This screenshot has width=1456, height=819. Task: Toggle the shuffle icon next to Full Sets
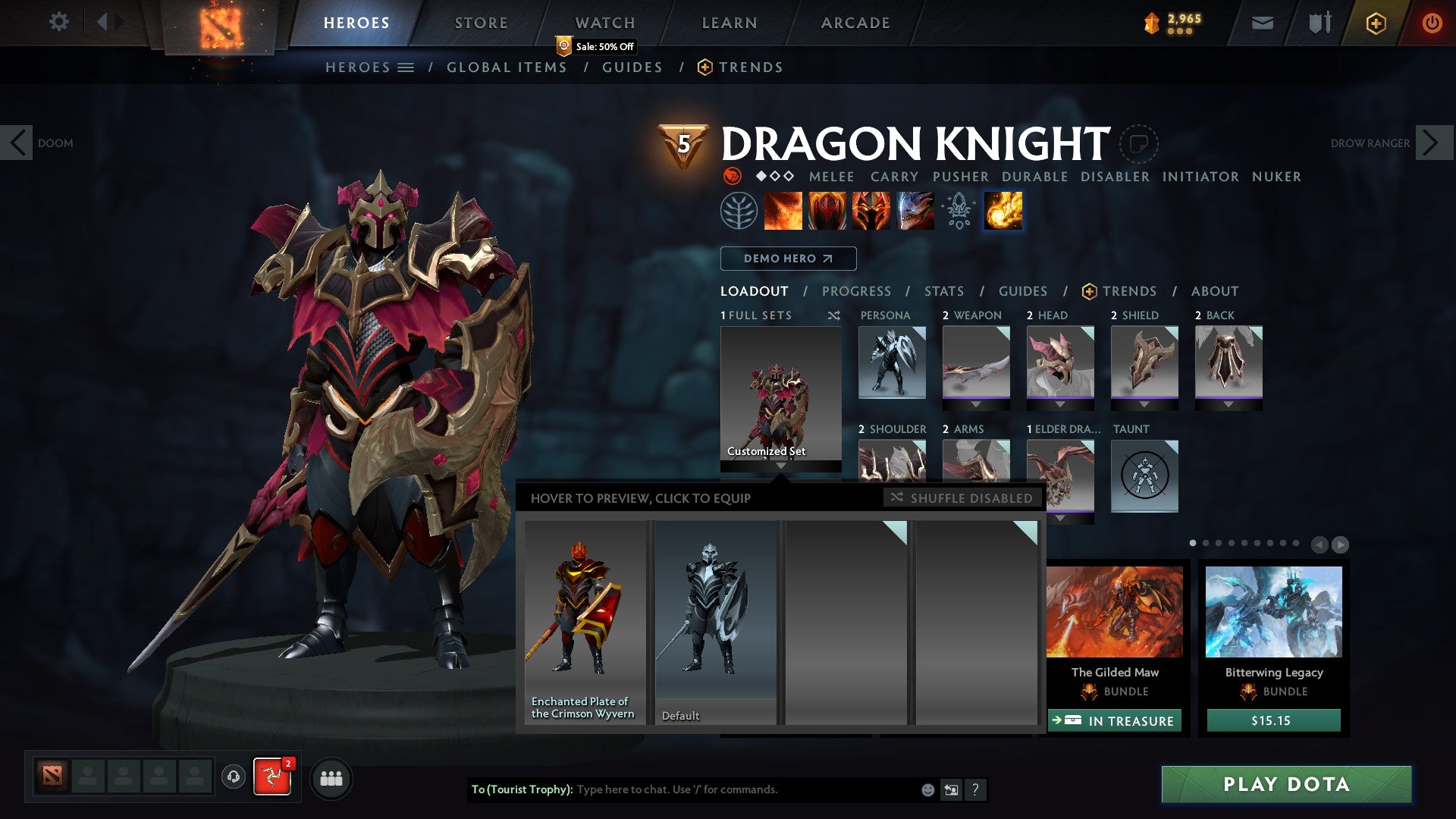pyautogui.click(x=834, y=315)
